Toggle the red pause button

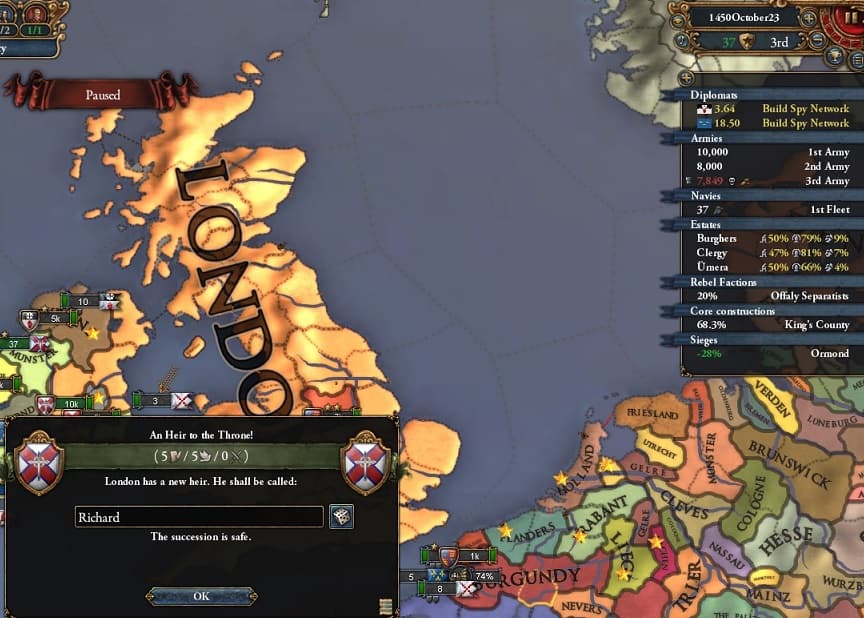(x=852, y=18)
